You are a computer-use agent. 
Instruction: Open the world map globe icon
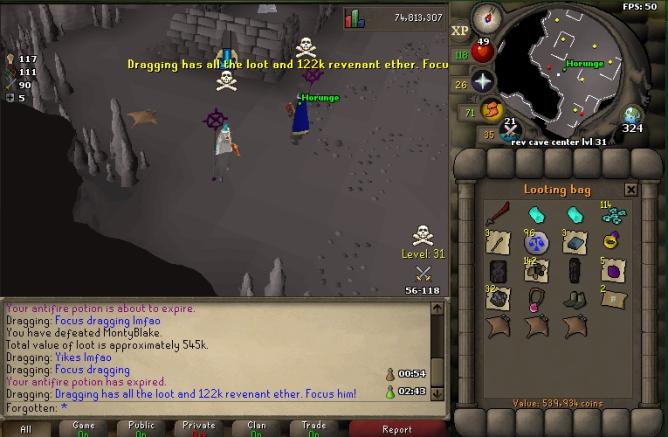(x=632, y=115)
